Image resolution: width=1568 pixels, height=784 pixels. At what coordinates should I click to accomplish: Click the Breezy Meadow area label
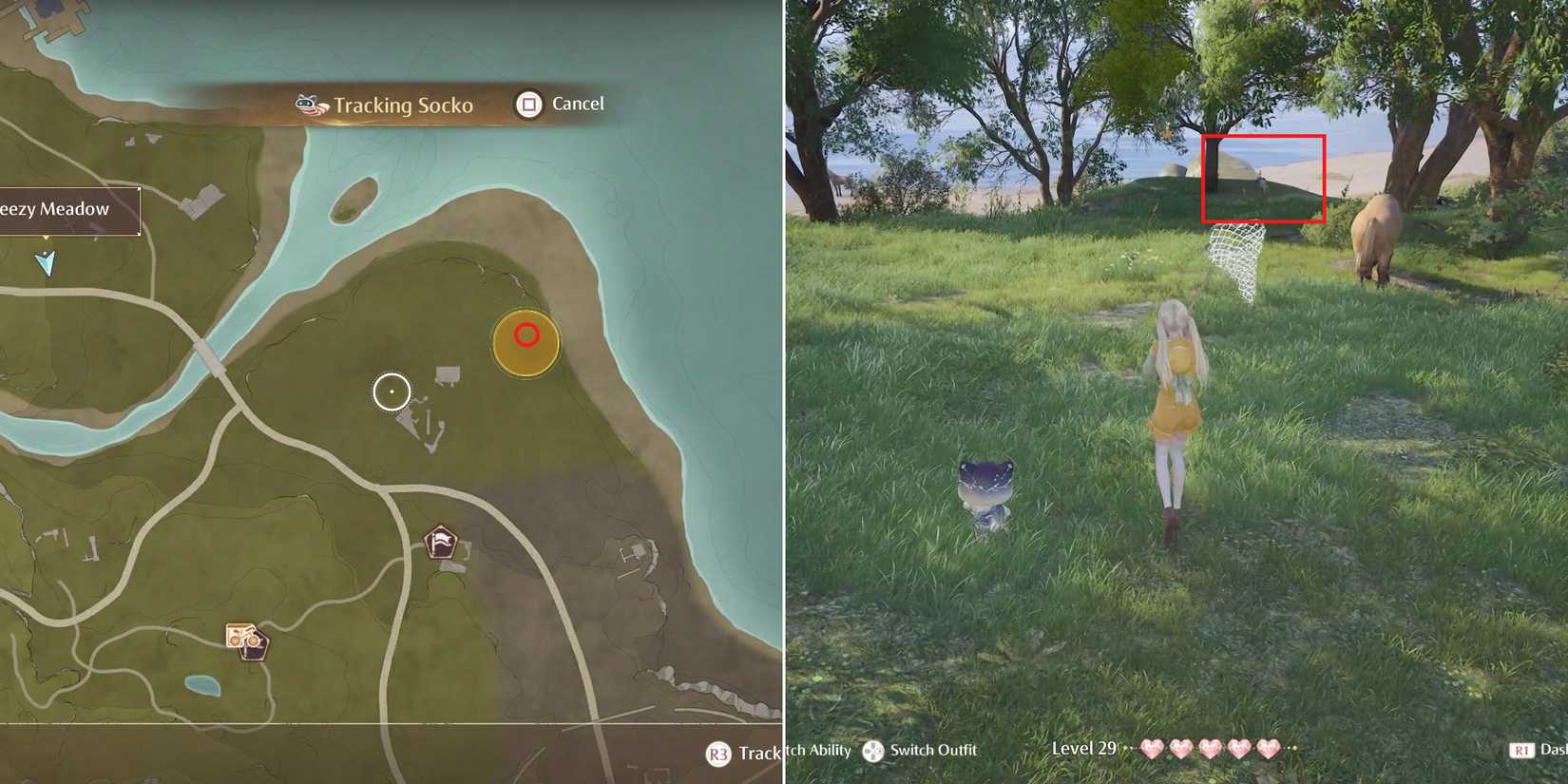tap(54, 208)
